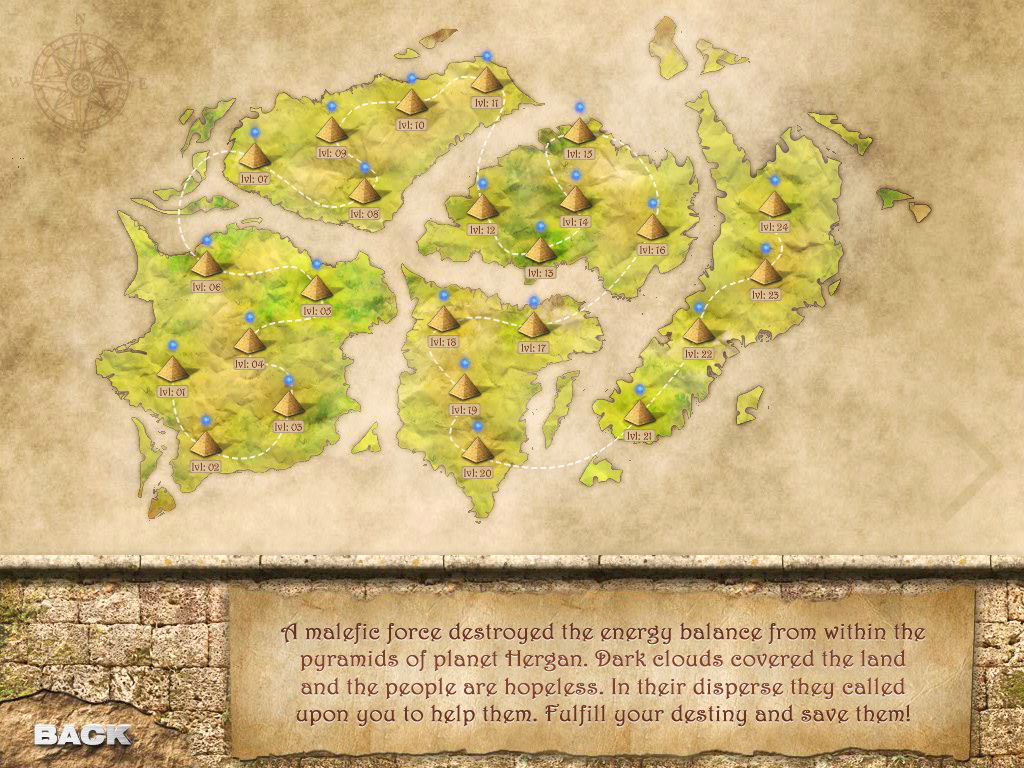Go back using the BACK button

pyautogui.click(x=83, y=735)
